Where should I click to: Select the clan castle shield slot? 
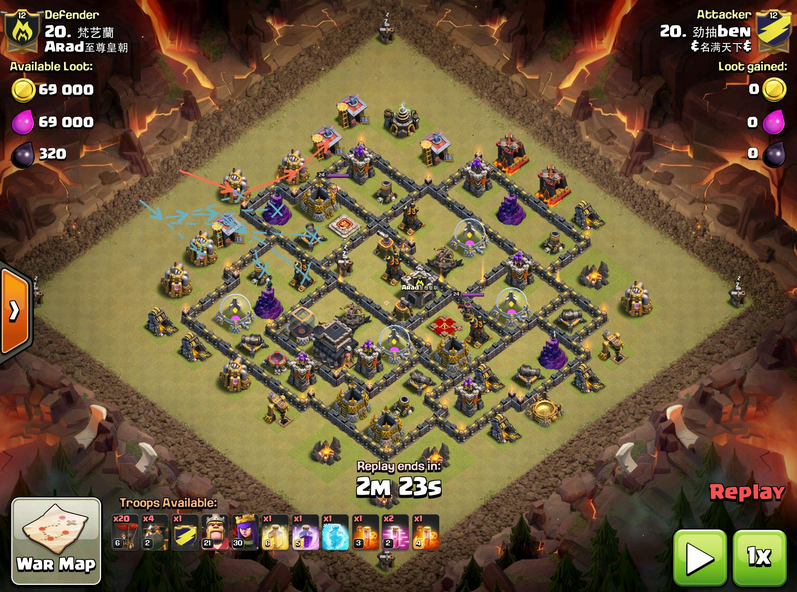coord(184,532)
